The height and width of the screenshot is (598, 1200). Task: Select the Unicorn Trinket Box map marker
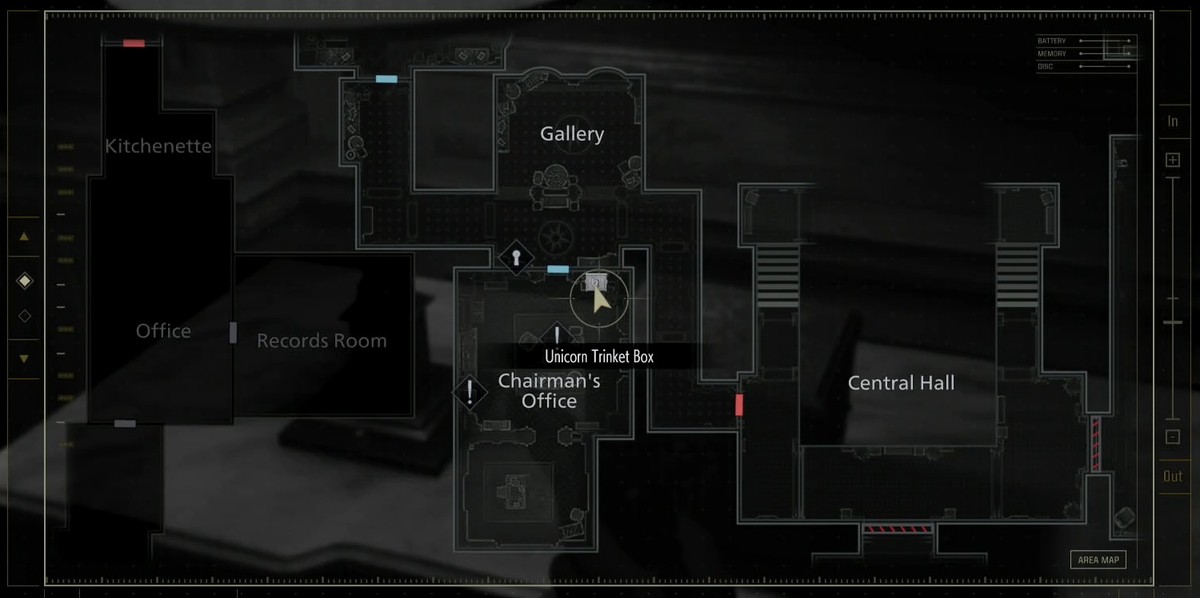597,283
